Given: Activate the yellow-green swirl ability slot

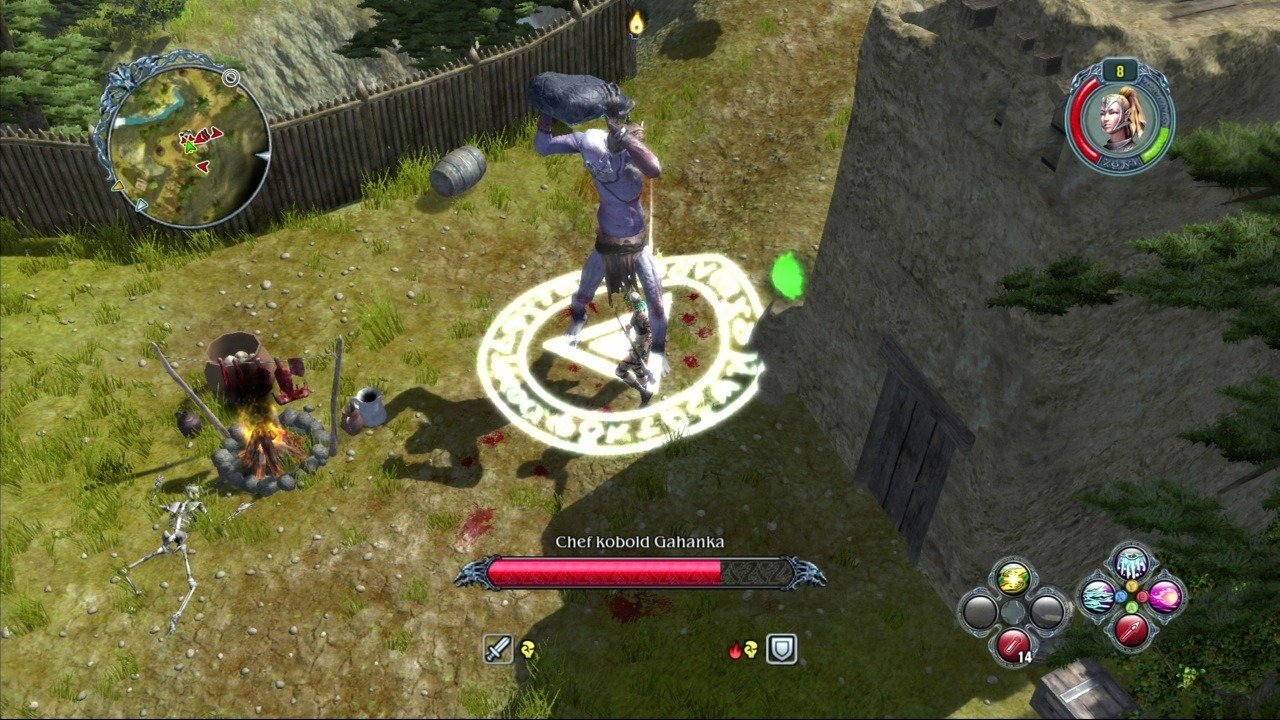Looking at the screenshot, I should 1013,578.
